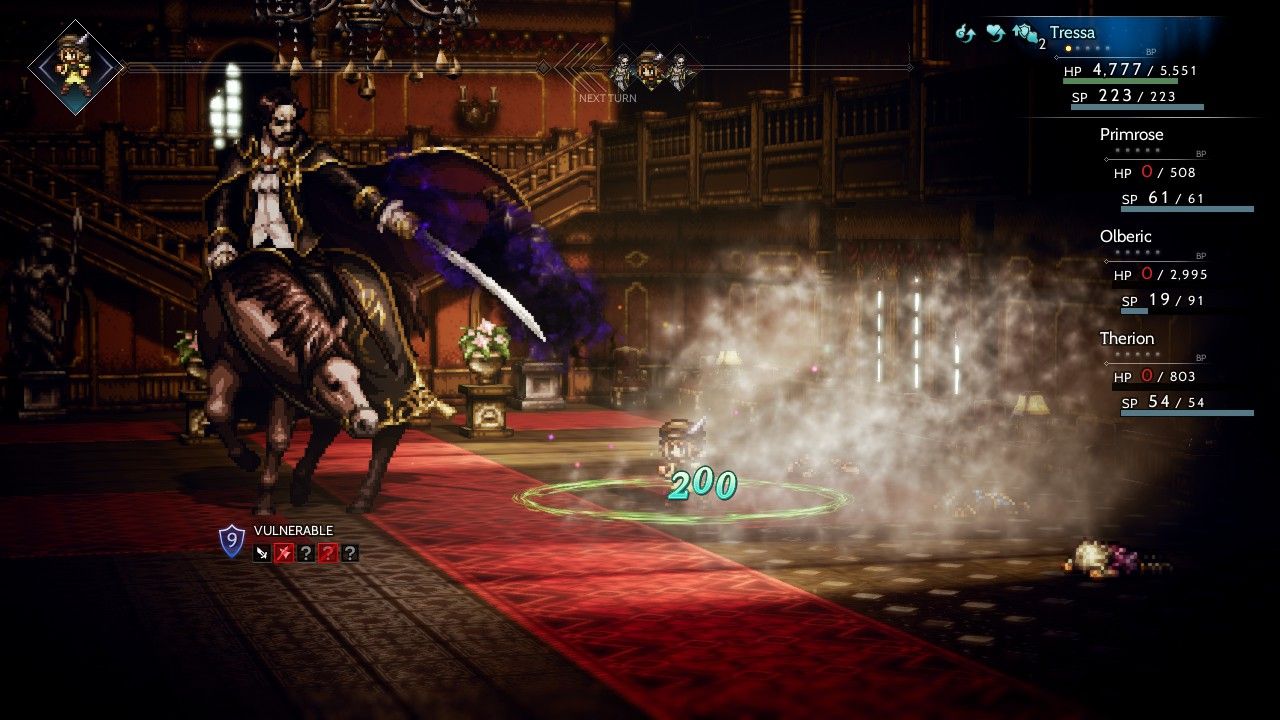Select Tressa's current-turn portrait in the turn order

tap(76, 67)
